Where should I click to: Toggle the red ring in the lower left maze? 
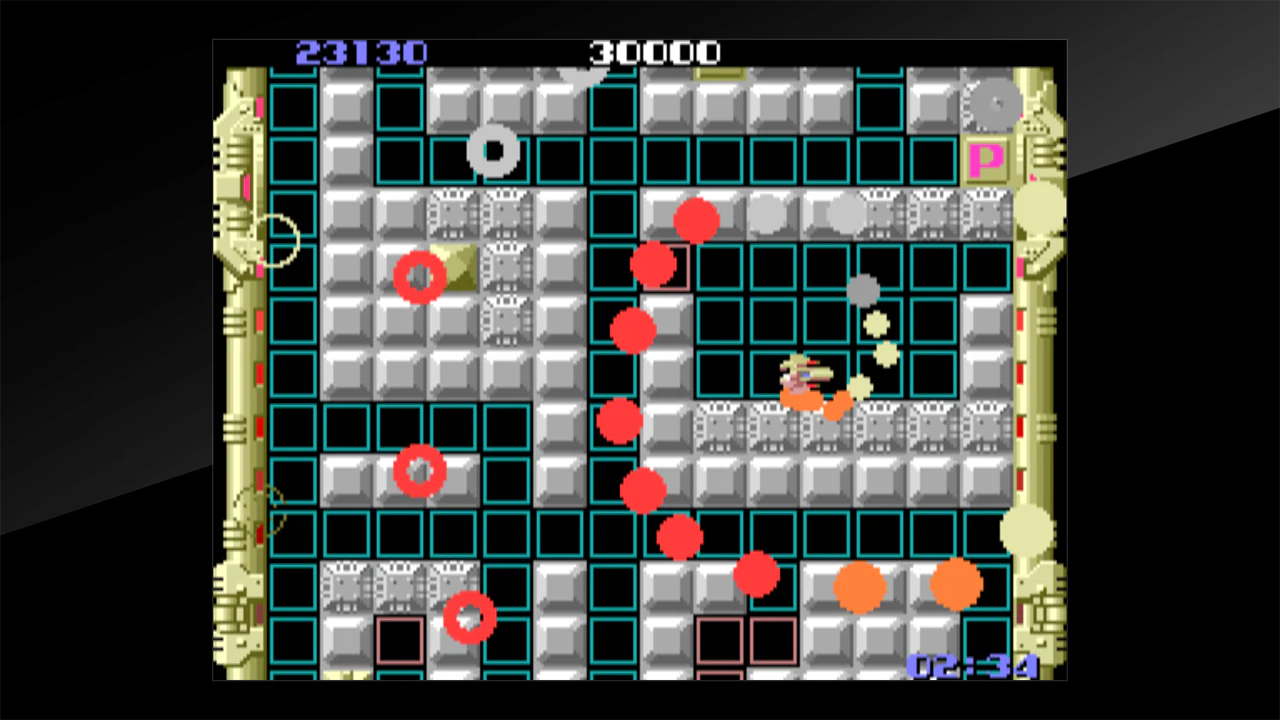(420, 470)
